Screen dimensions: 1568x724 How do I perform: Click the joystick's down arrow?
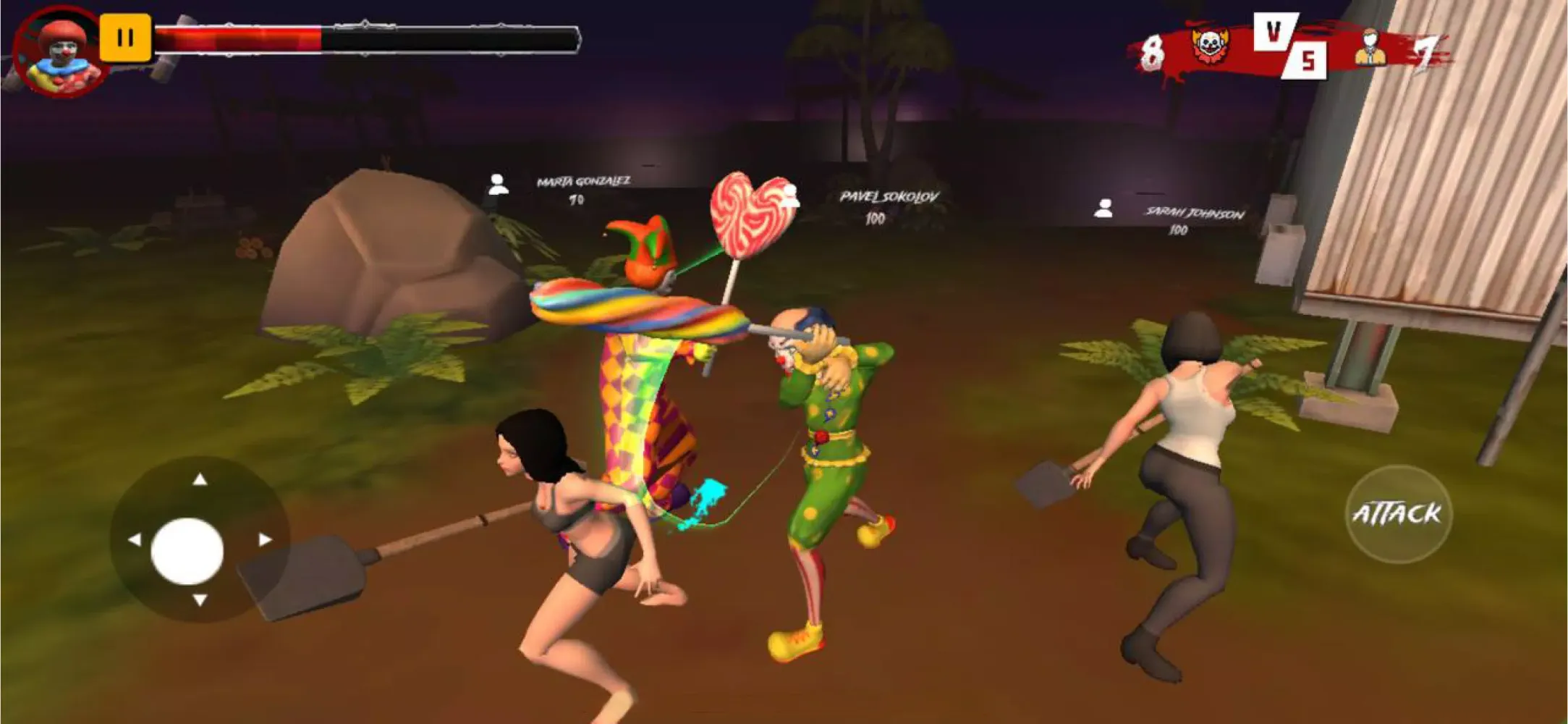[x=200, y=599]
